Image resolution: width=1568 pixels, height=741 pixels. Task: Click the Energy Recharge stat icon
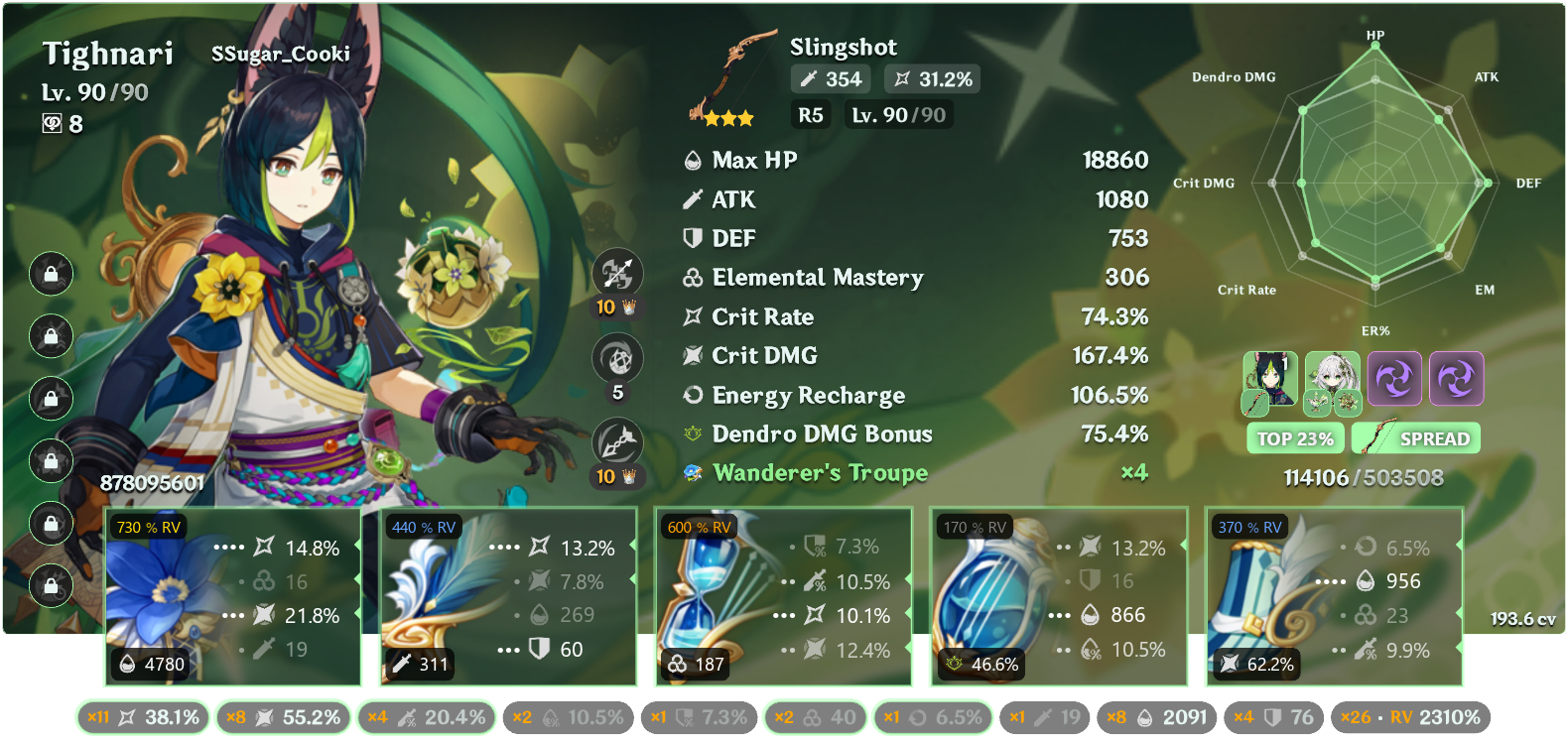692,395
